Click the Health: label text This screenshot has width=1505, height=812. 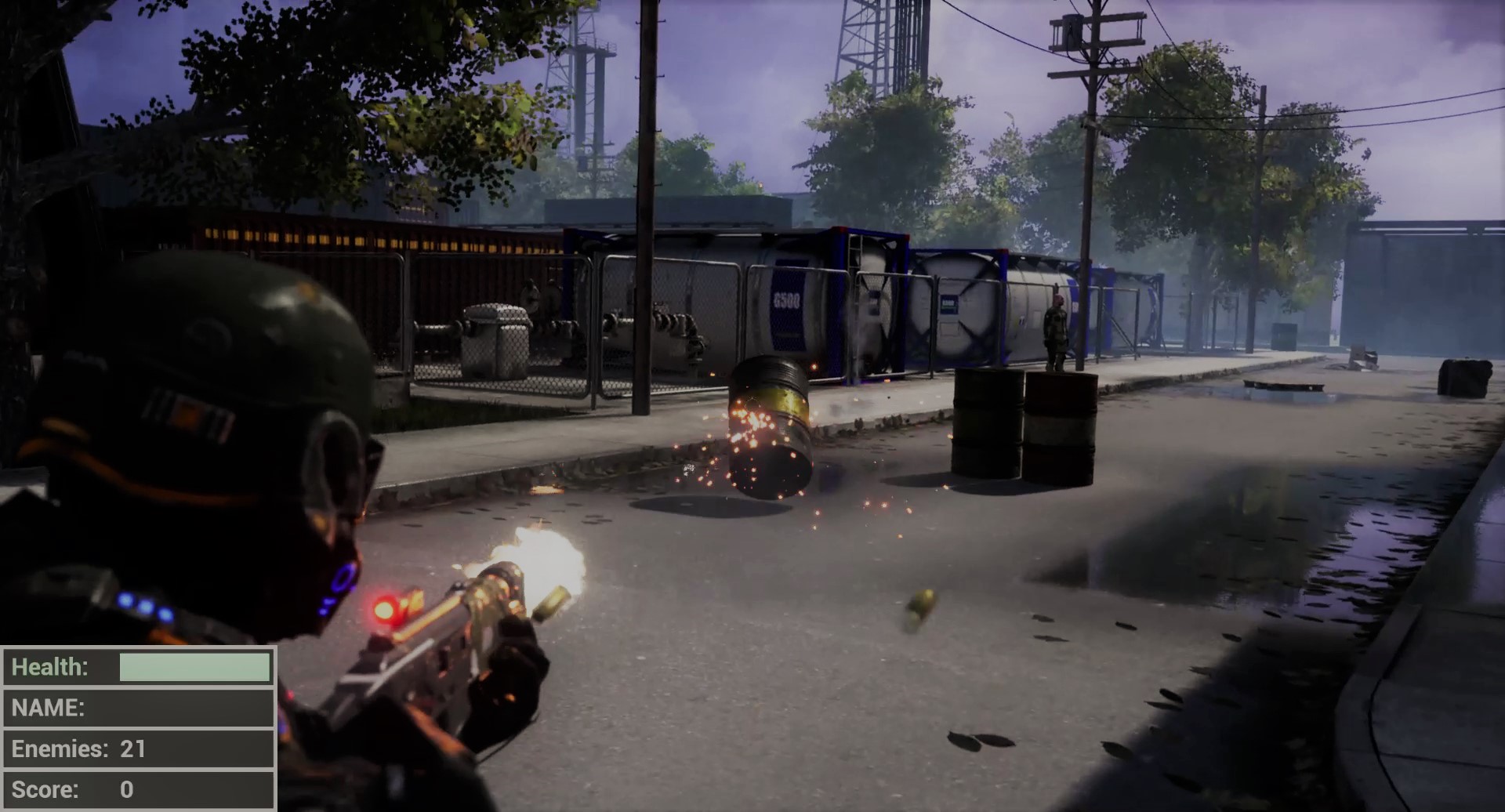click(x=51, y=667)
